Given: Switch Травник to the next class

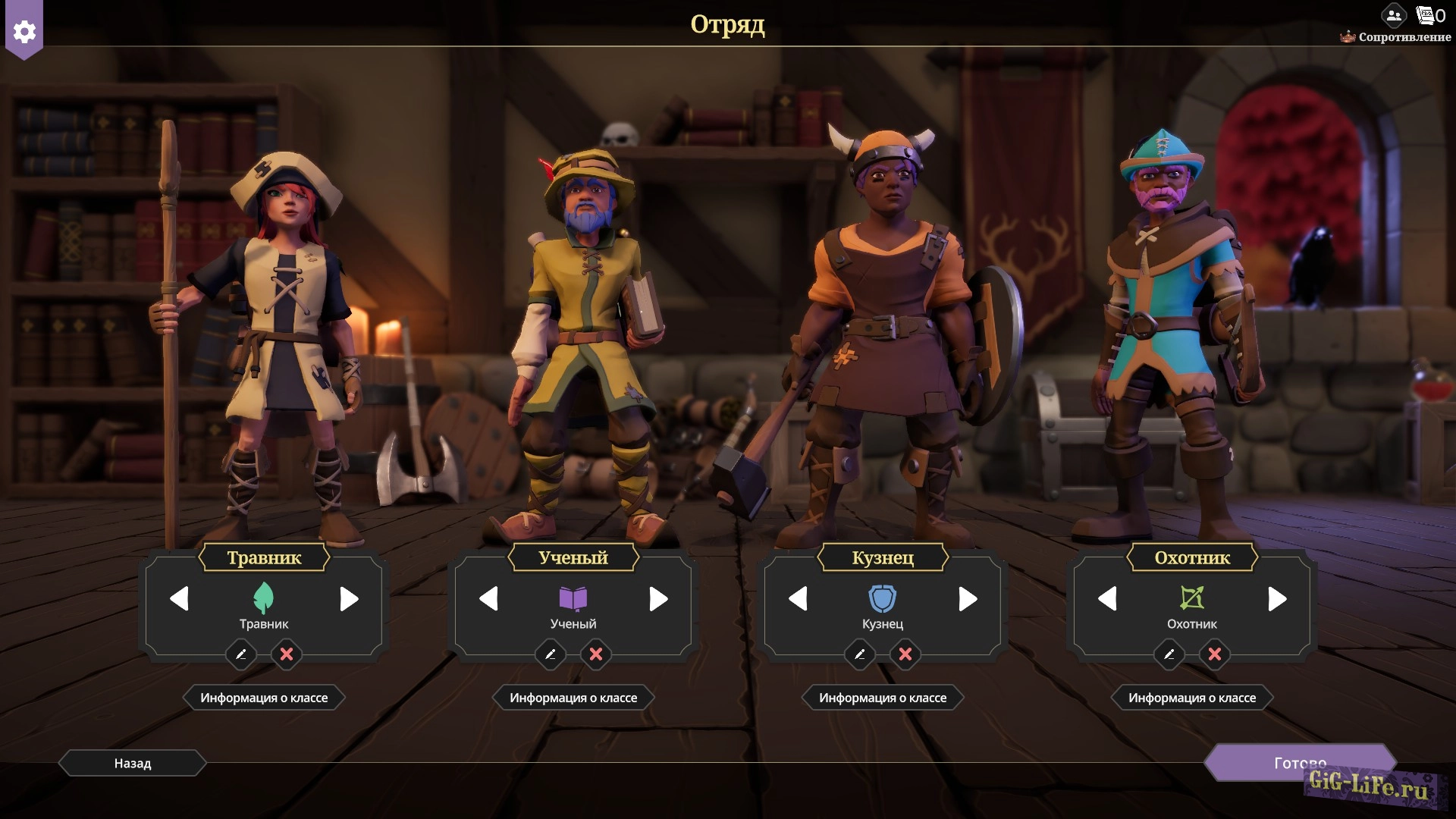Looking at the screenshot, I should 349,599.
